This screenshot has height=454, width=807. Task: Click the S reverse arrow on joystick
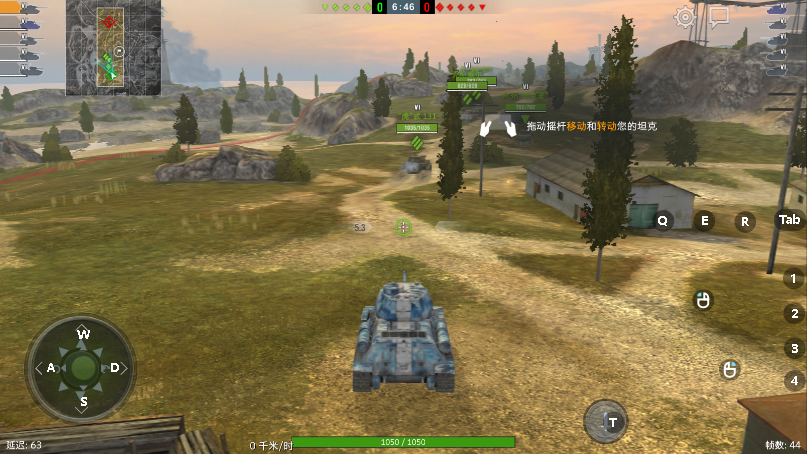(x=83, y=402)
